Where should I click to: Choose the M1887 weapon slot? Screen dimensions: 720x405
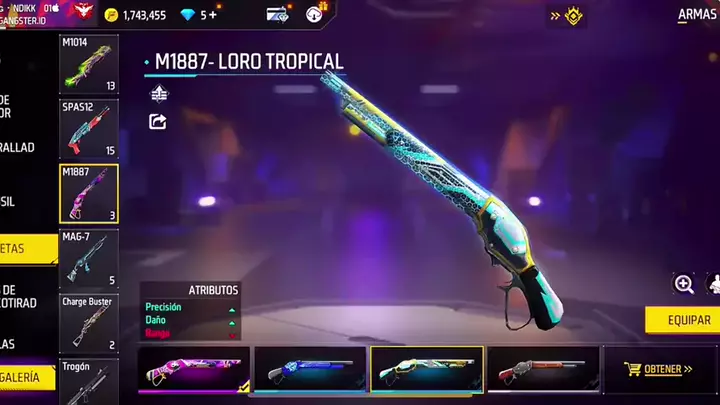click(88, 192)
